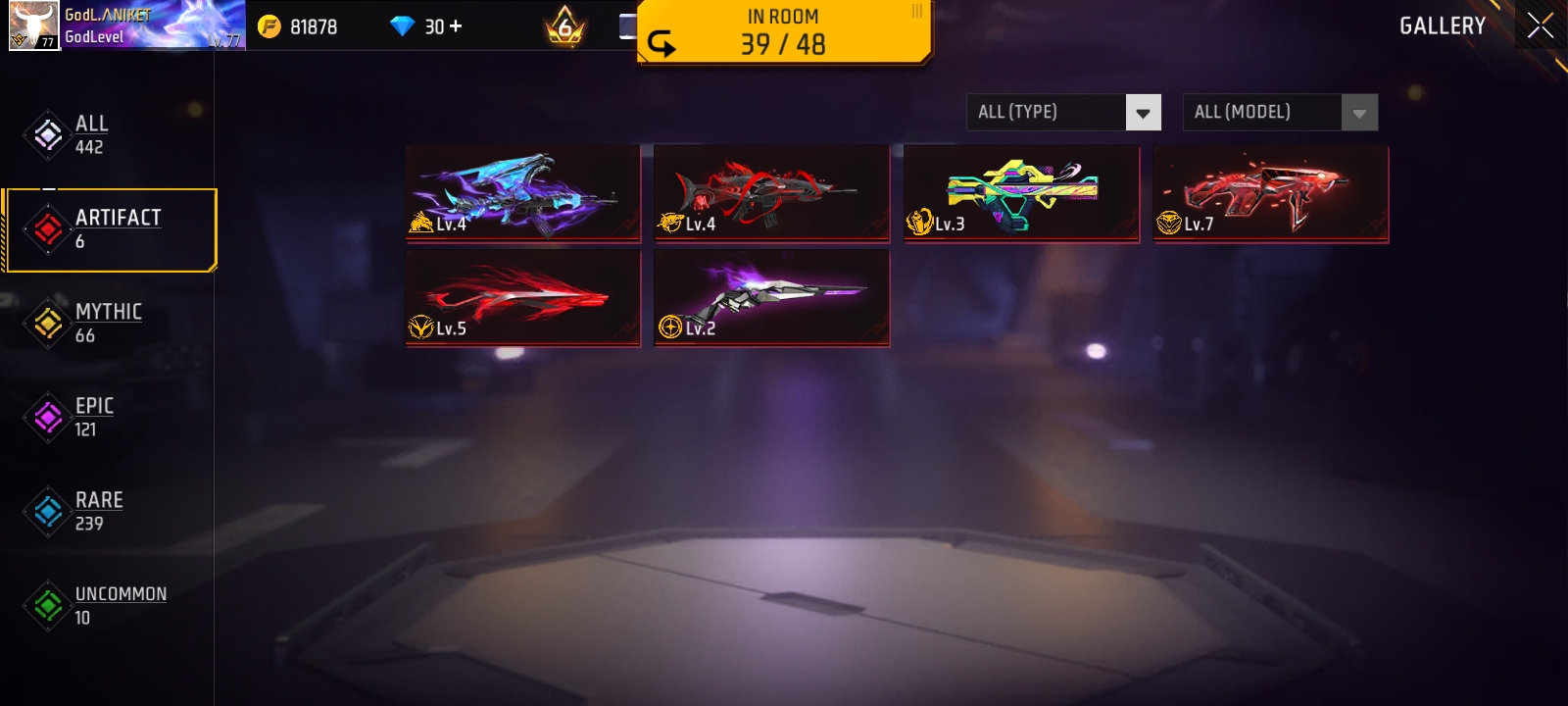This screenshot has height=706, width=1568.
Task: Open the GodL.ANIKET profile banner
Action: [x=127, y=25]
